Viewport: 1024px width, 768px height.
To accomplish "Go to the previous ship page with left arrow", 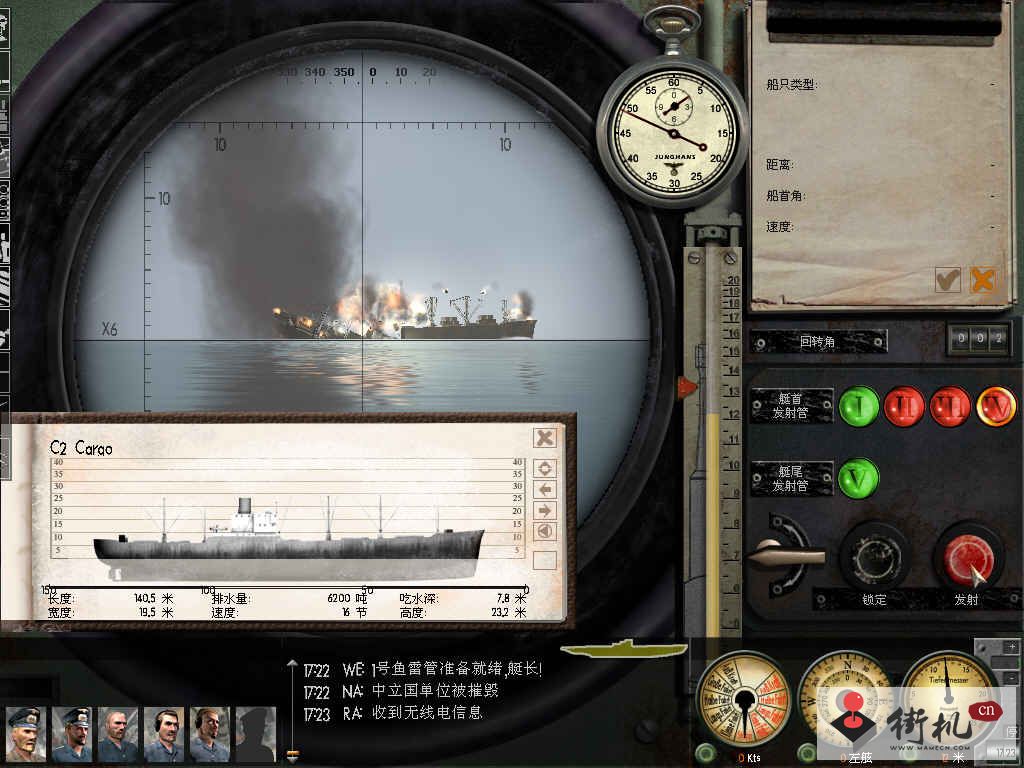I will 545,489.
